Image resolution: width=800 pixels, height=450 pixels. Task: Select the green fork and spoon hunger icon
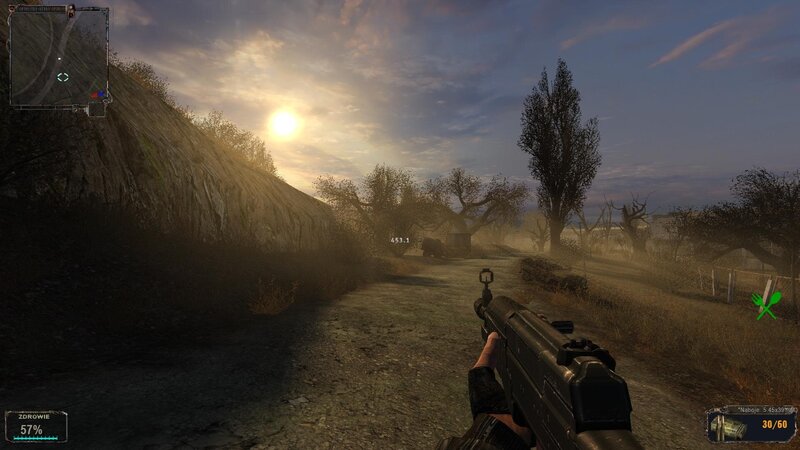click(766, 304)
